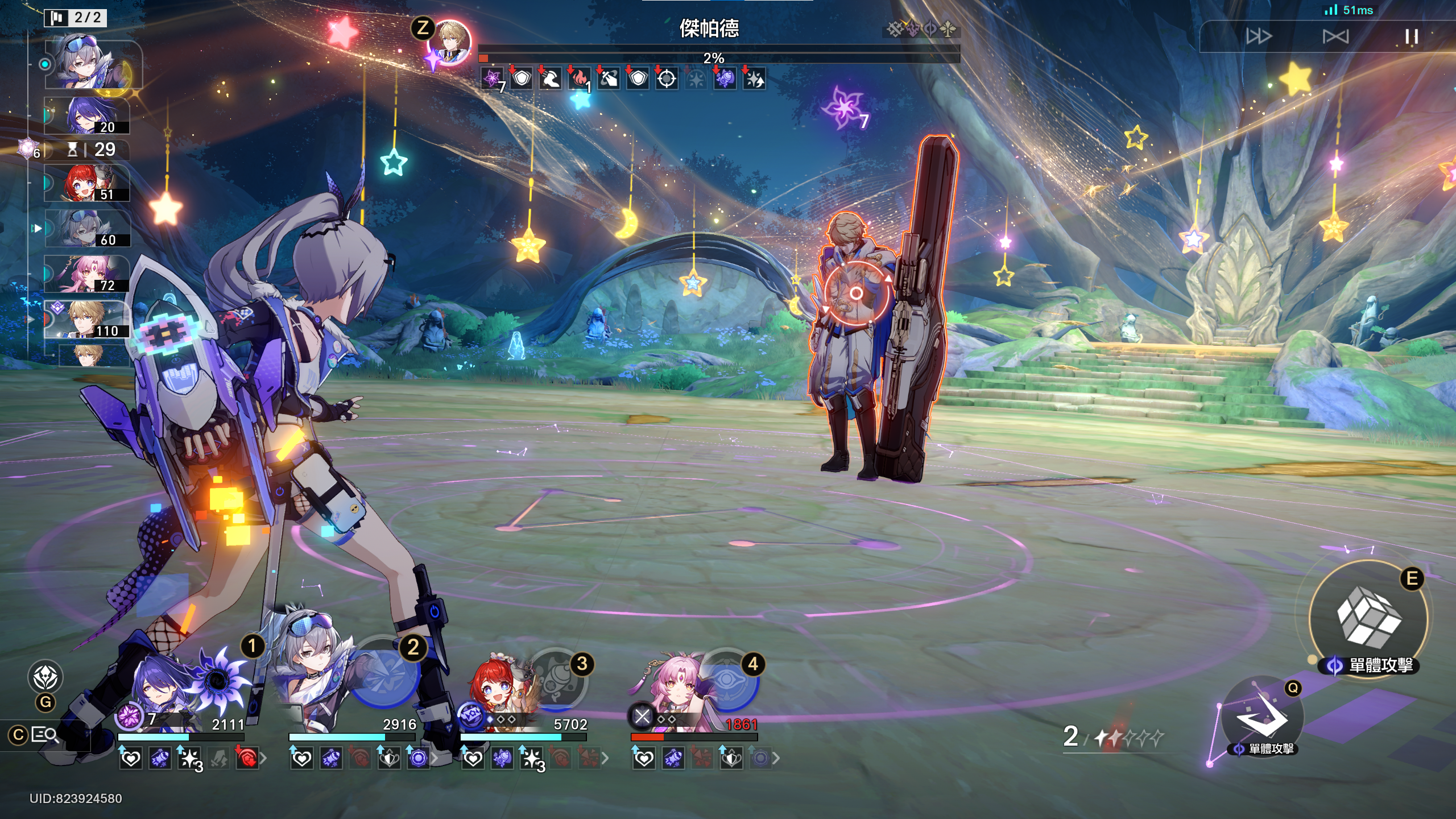Open the battle details magnifier button

coord(44,735)
